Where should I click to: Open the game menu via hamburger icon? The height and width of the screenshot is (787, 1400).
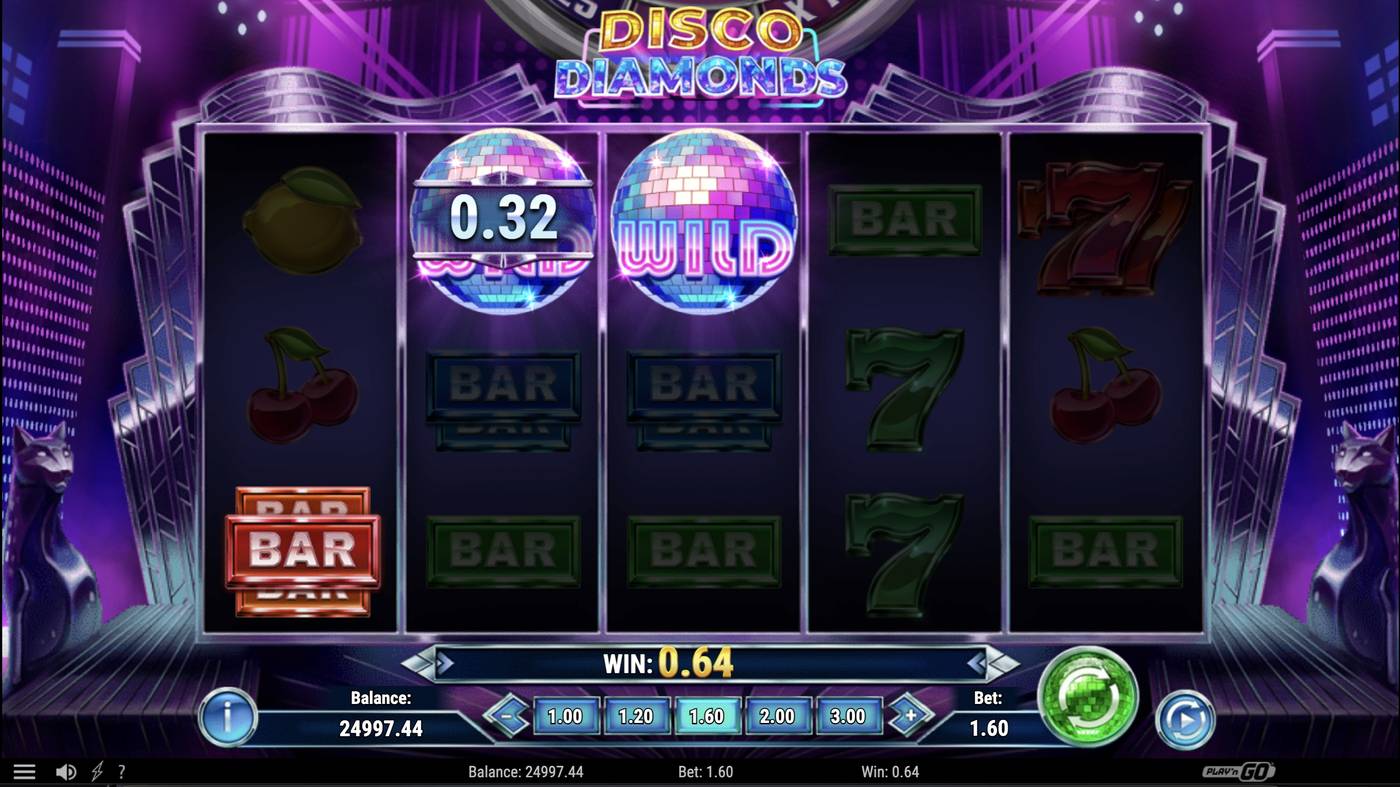click(25, 770)
